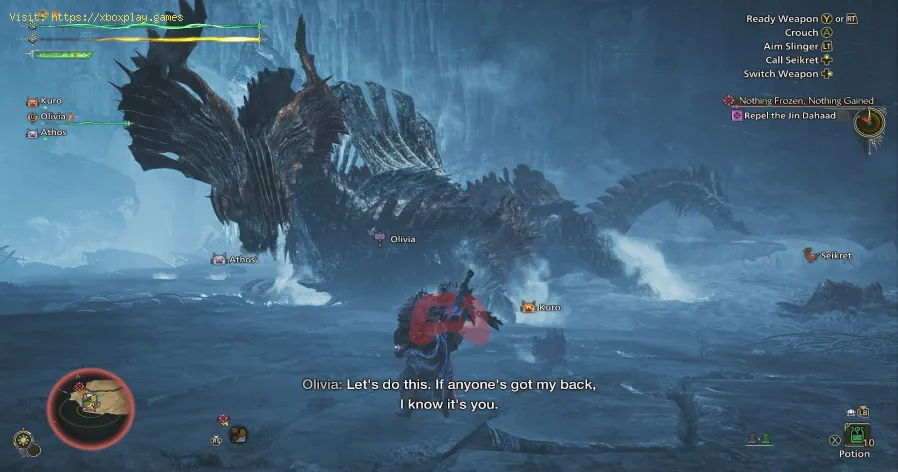Click the quest timer clock icon

click(869, 123)
